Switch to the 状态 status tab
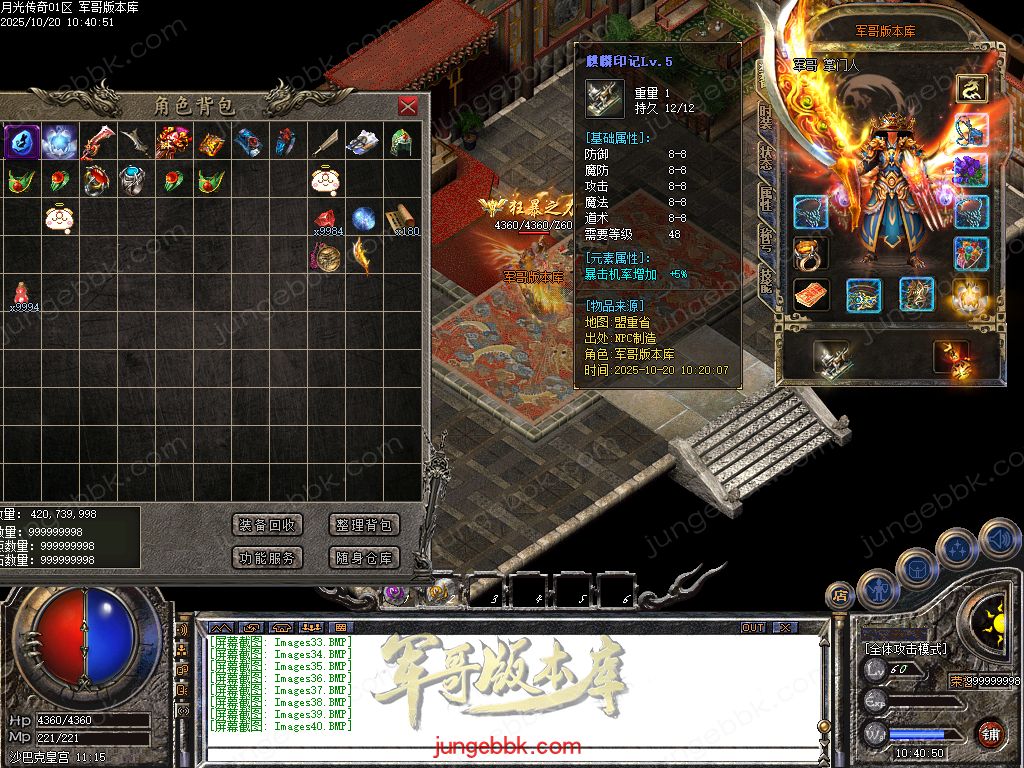This screenshot has width=1024, height=768. pyautogui.click(x=766, y=160)
